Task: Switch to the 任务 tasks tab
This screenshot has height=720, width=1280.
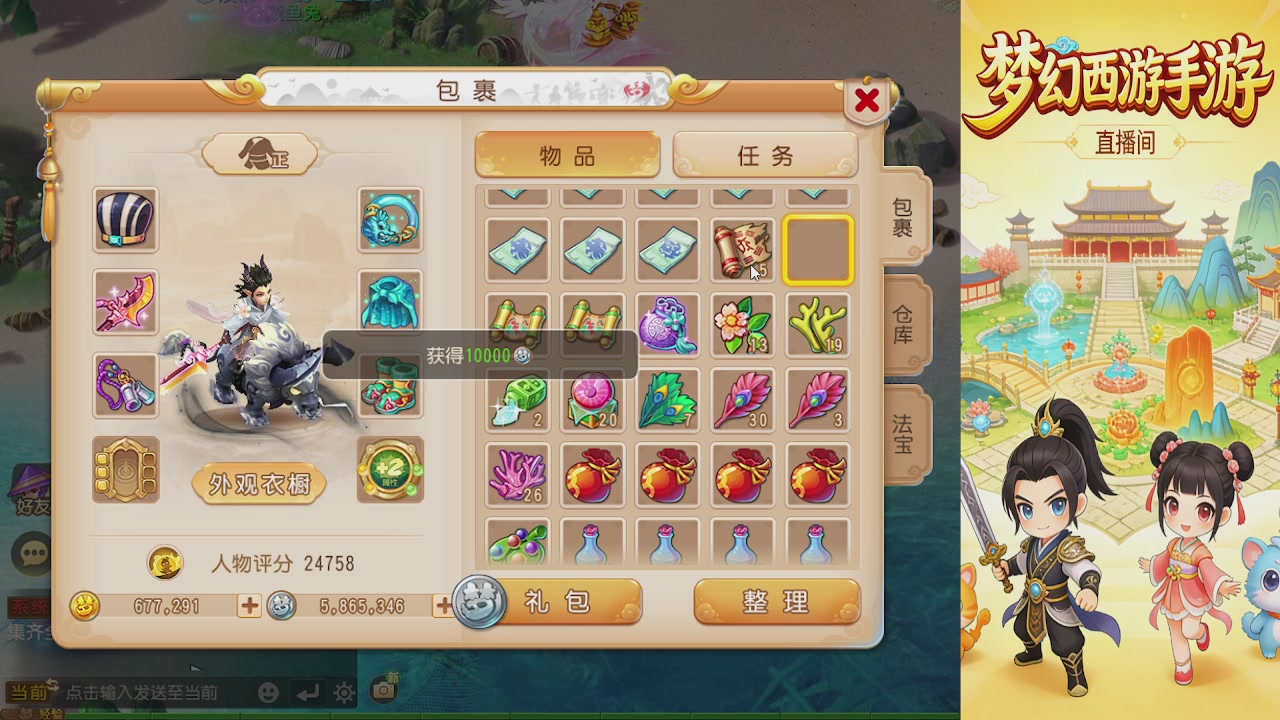Action: point(766,156)
